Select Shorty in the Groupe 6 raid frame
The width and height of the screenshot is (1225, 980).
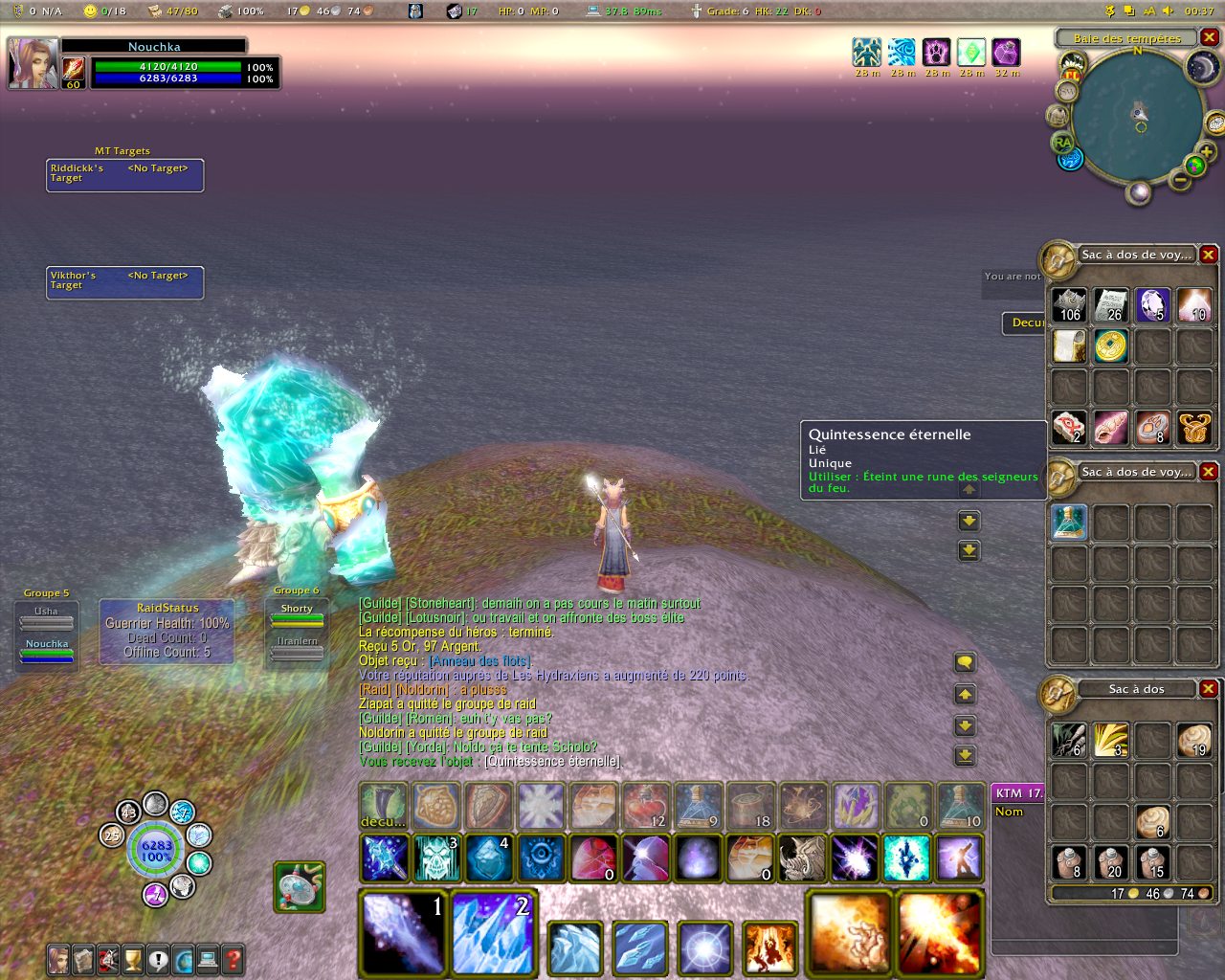297,614
